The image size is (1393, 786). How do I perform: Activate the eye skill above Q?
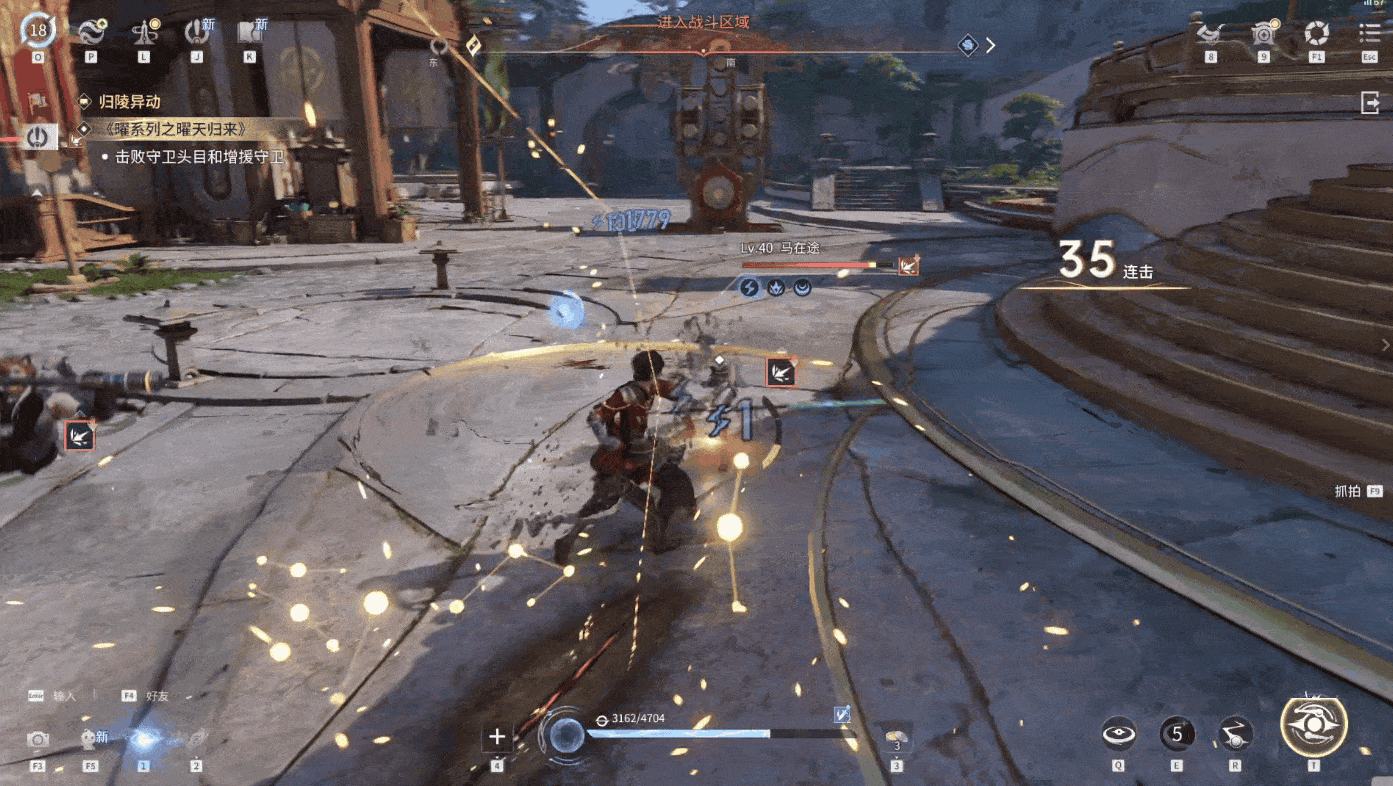click(x=1119, y=735)
